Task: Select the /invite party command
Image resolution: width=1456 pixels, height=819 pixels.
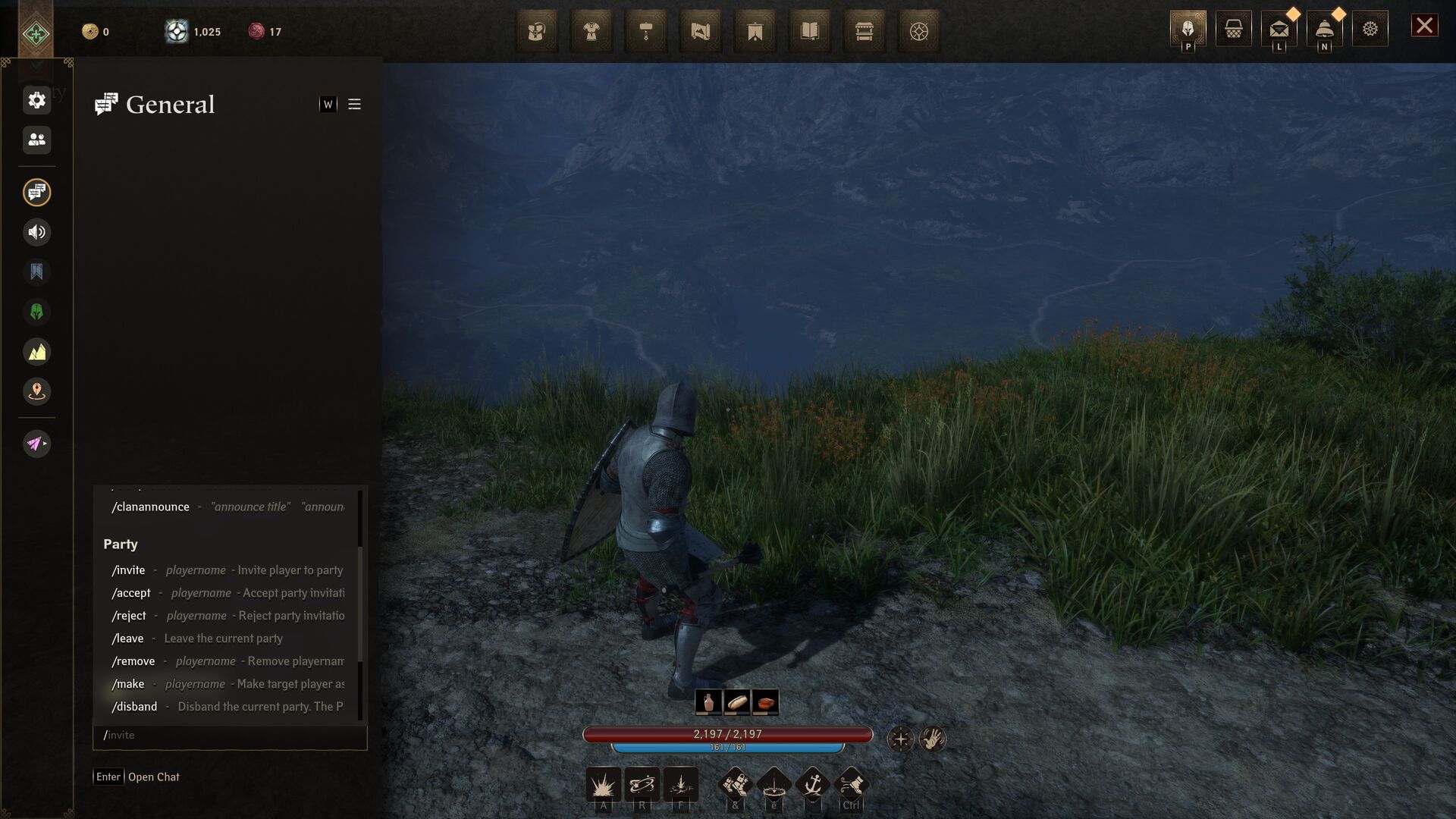Action: (x=129, y=570)
